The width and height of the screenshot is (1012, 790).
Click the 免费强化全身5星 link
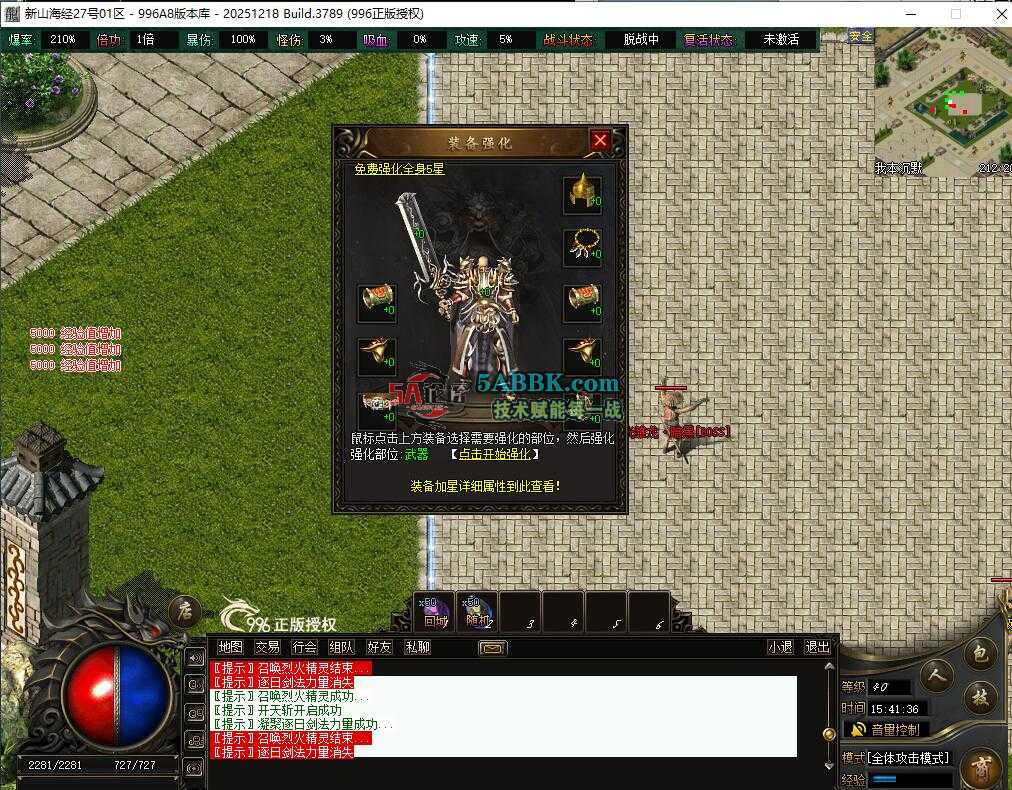coord(399,169)
